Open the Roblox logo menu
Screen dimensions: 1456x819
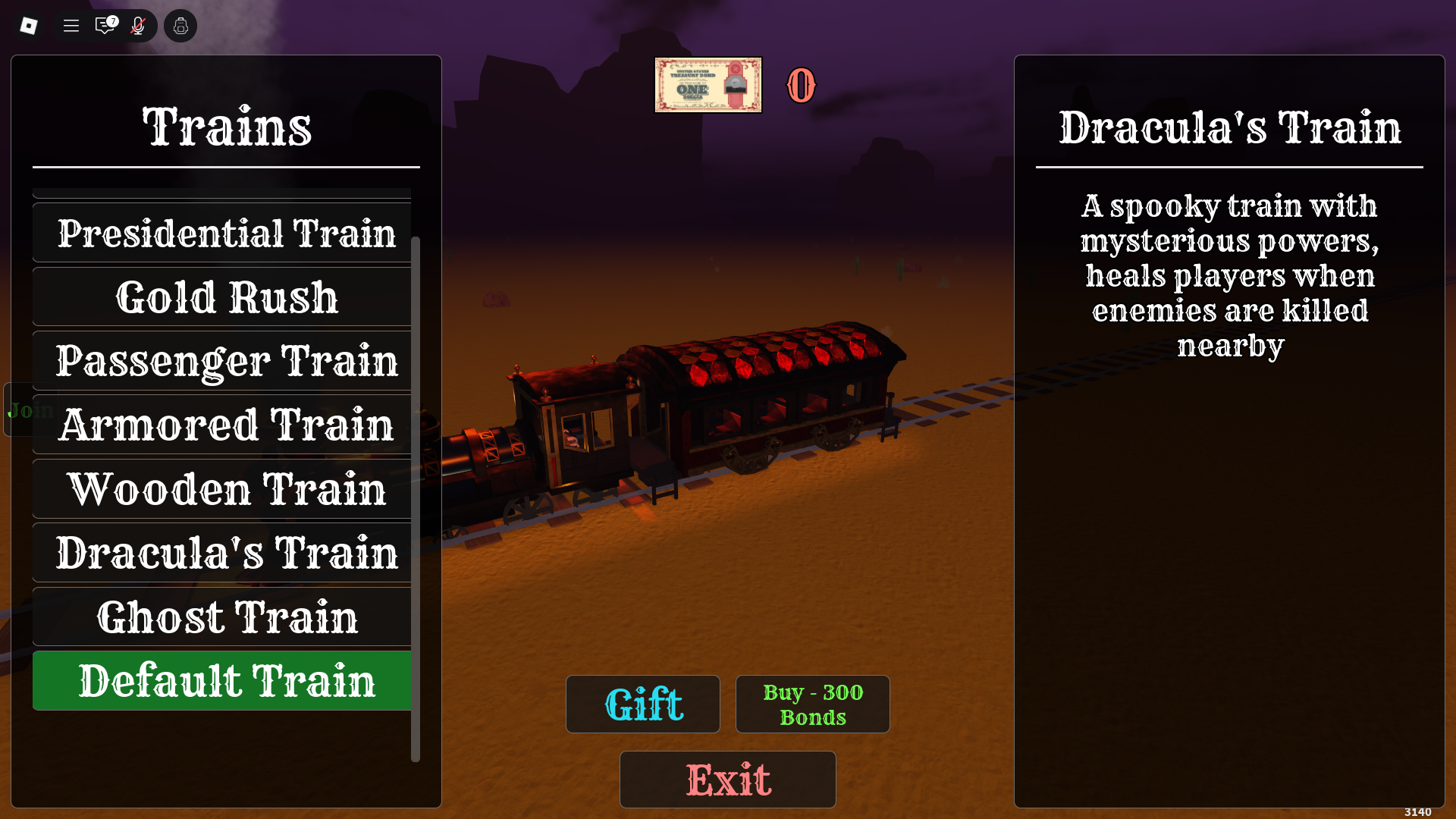coord(29,26)
